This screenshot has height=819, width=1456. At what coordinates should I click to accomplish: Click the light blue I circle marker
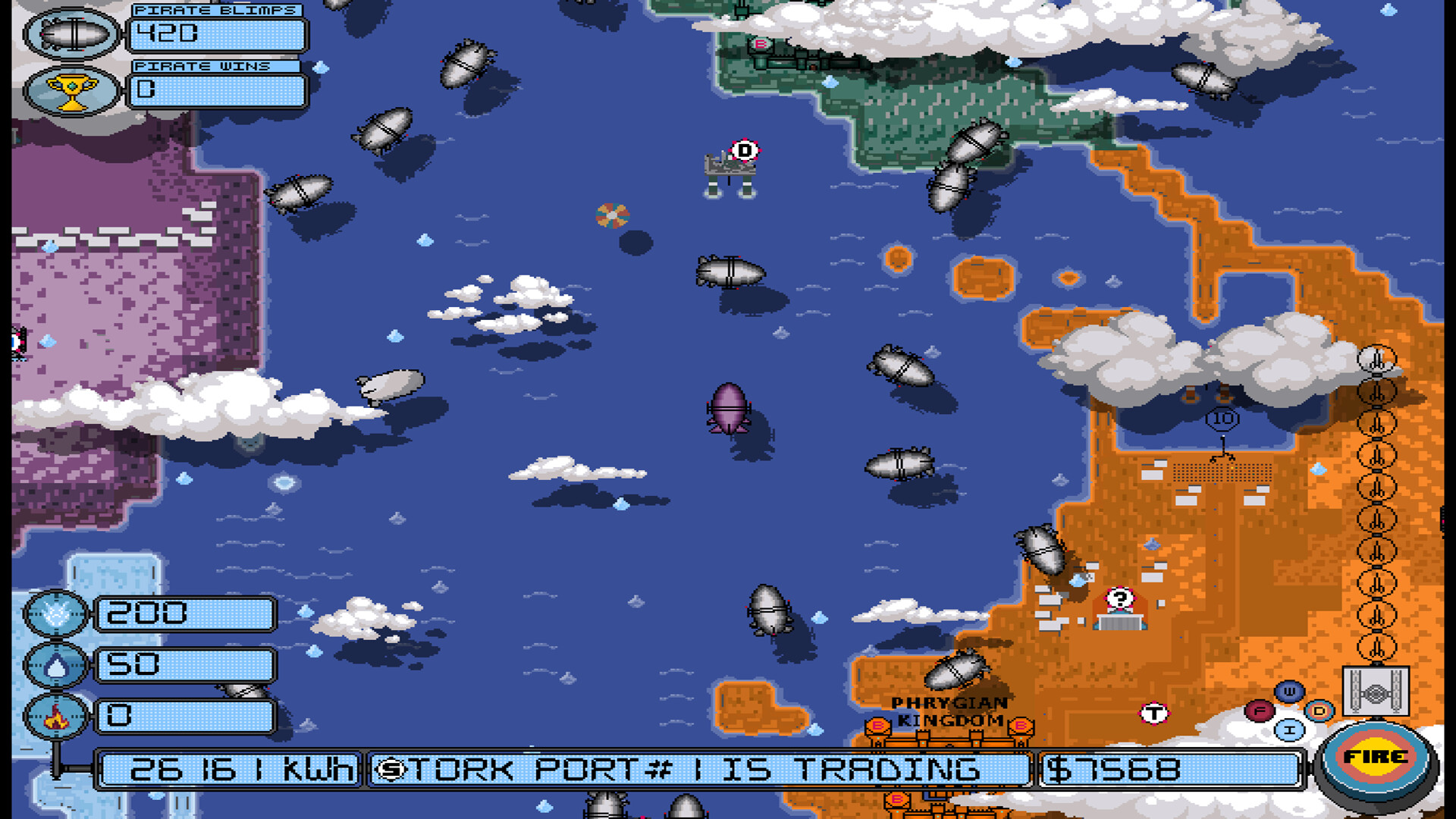point(1289,730)
